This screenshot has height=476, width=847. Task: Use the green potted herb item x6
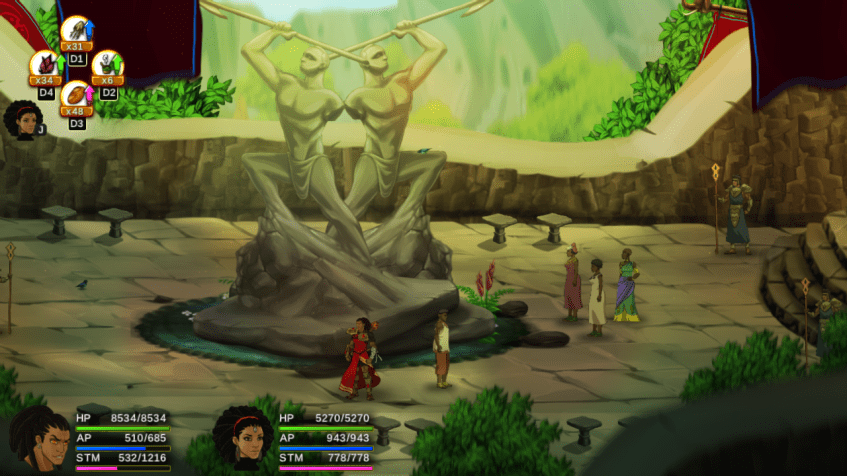pyautogui.click(x=108, y=65)
